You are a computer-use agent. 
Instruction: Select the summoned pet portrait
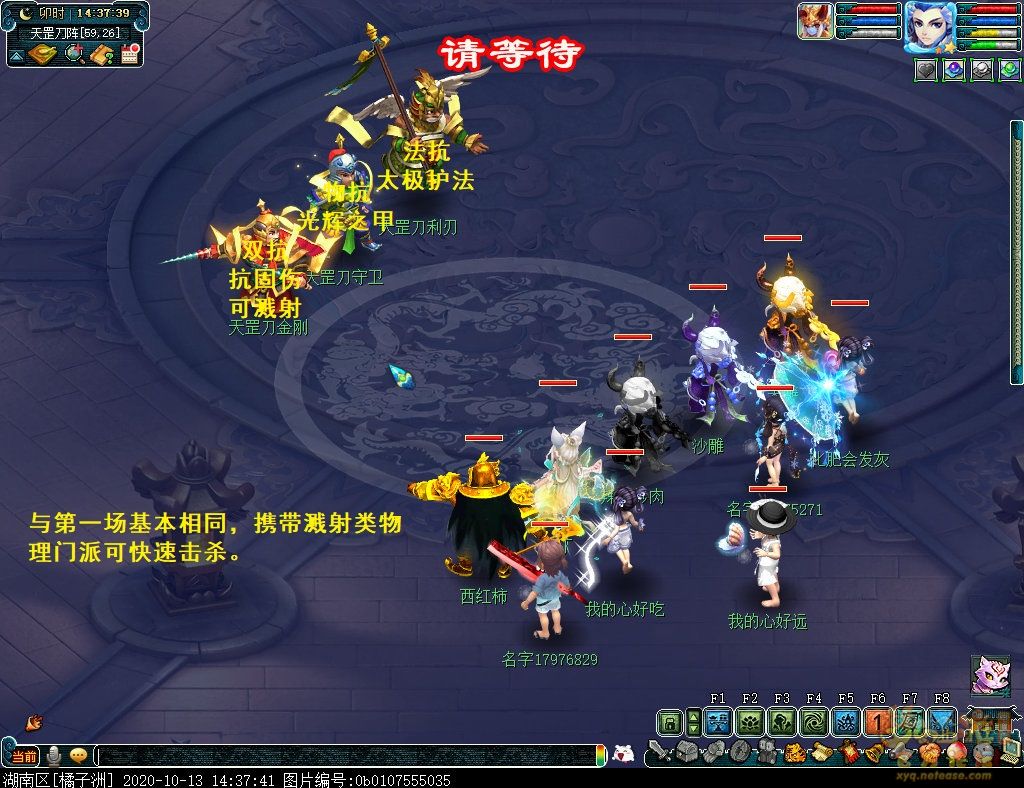tap(815, 20)
